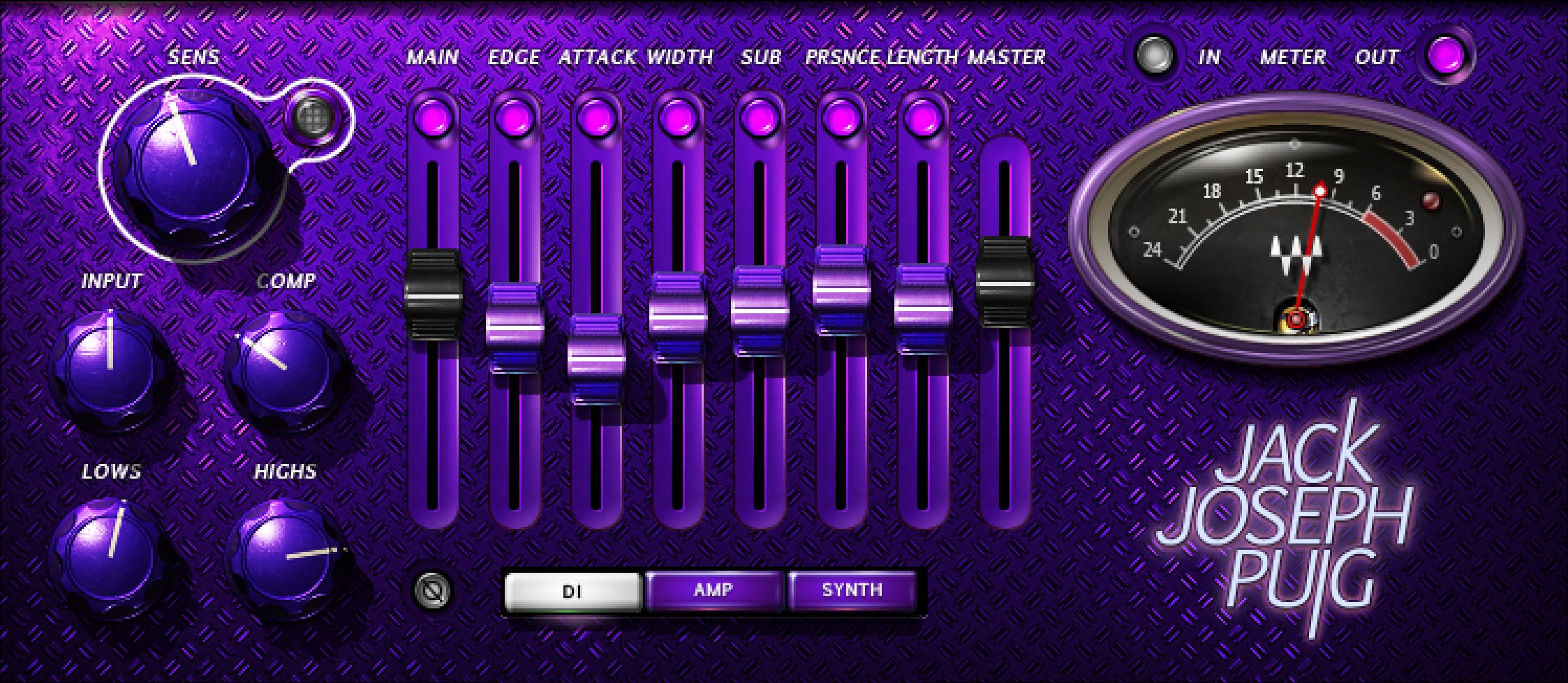Select the DI mode button
The height and width of the screenshot is (683, 1568).
click(x=572, y=592)
